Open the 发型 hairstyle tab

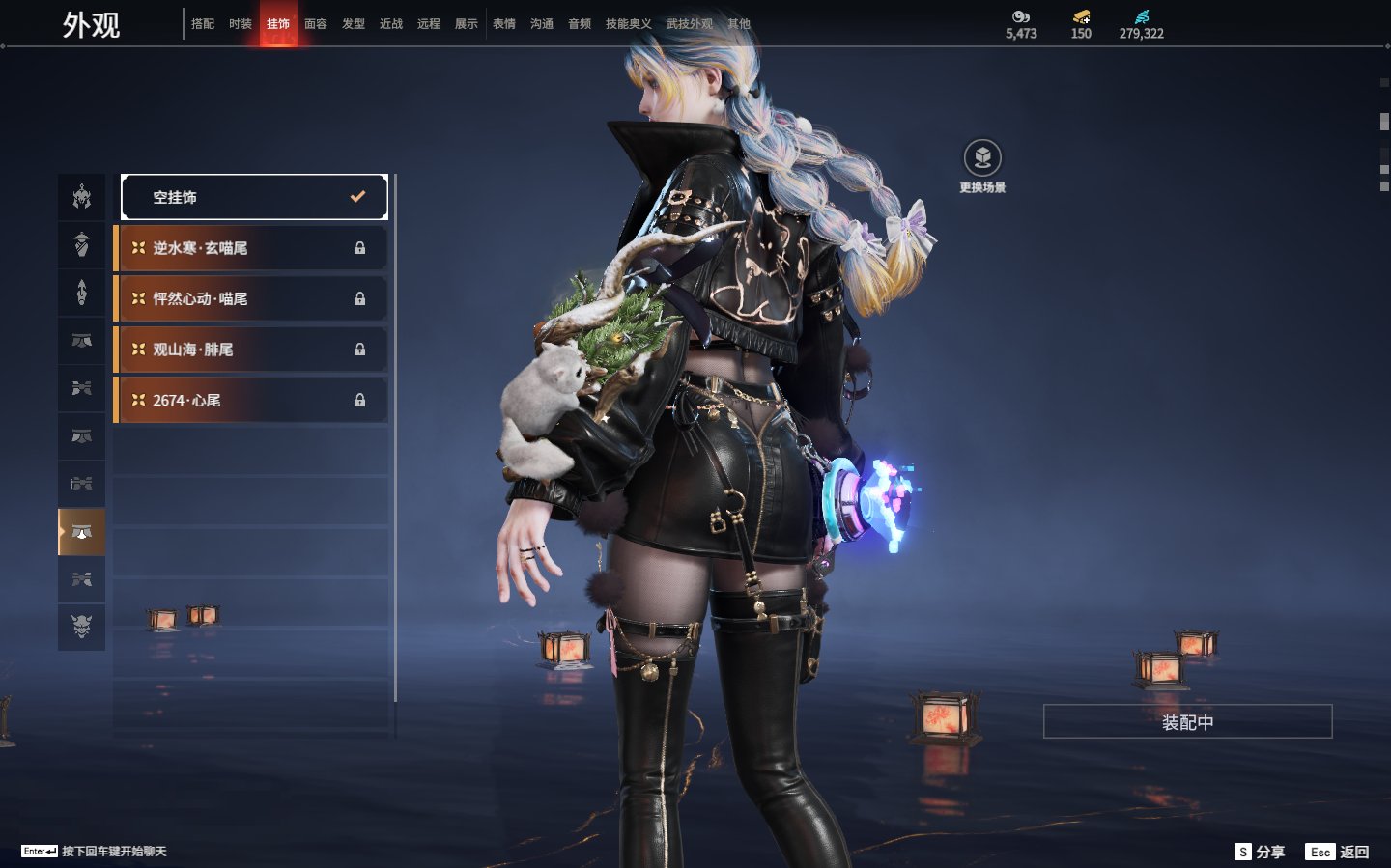click(x=354, y=24)
